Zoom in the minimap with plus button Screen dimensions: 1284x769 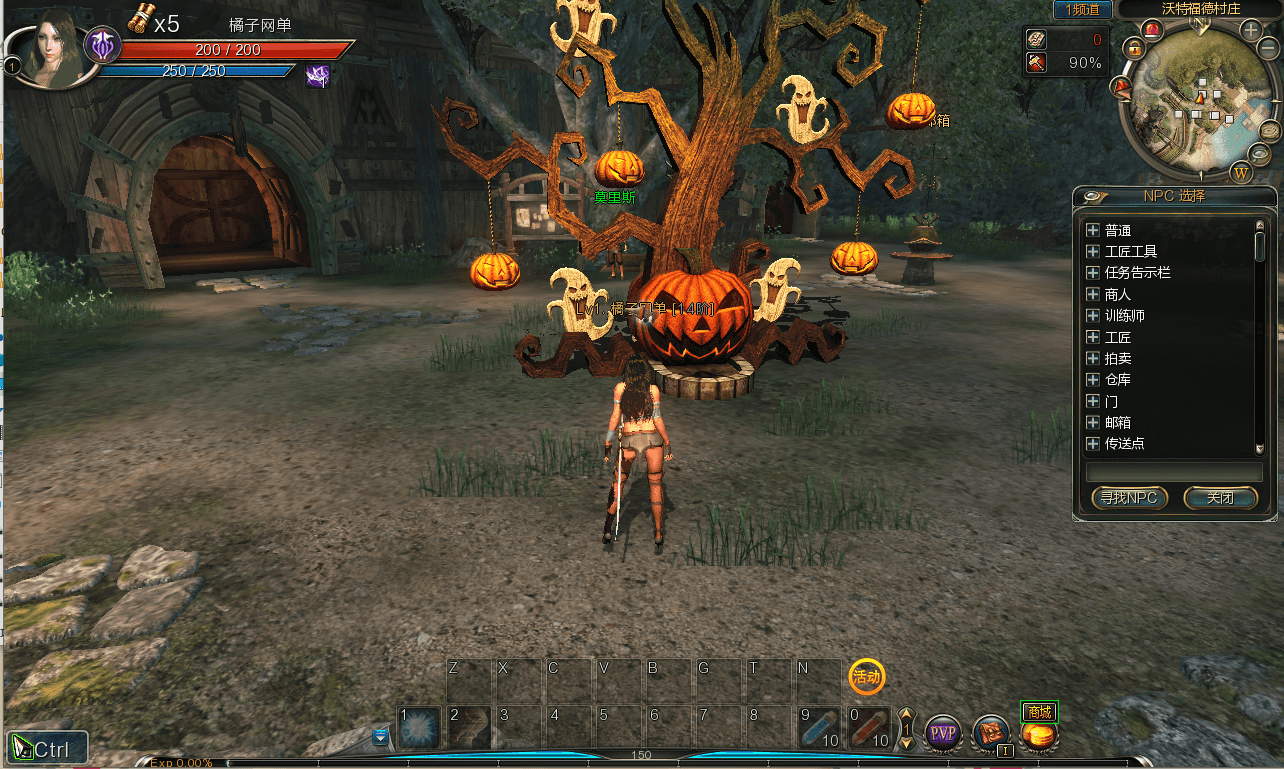pyautogui.click(x=1251, y=30)
